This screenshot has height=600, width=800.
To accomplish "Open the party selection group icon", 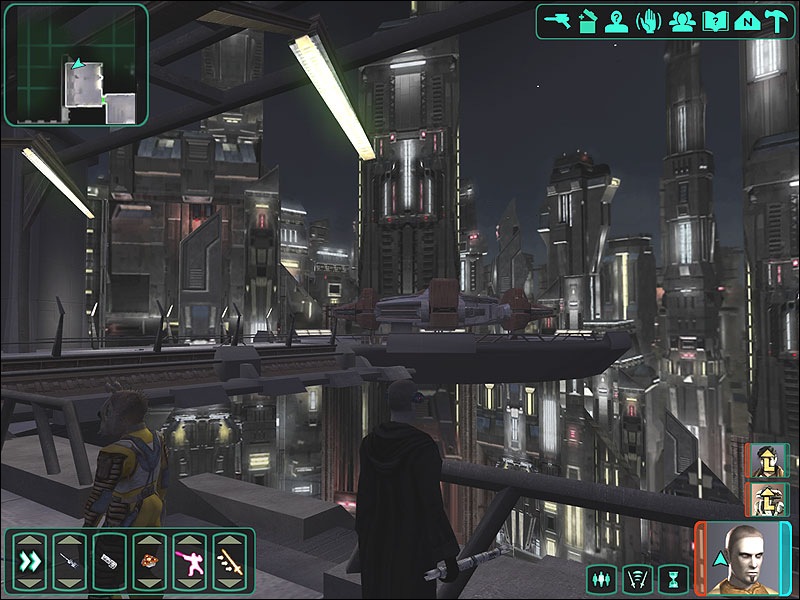I will pyautogui.click(x=683, y=20).
